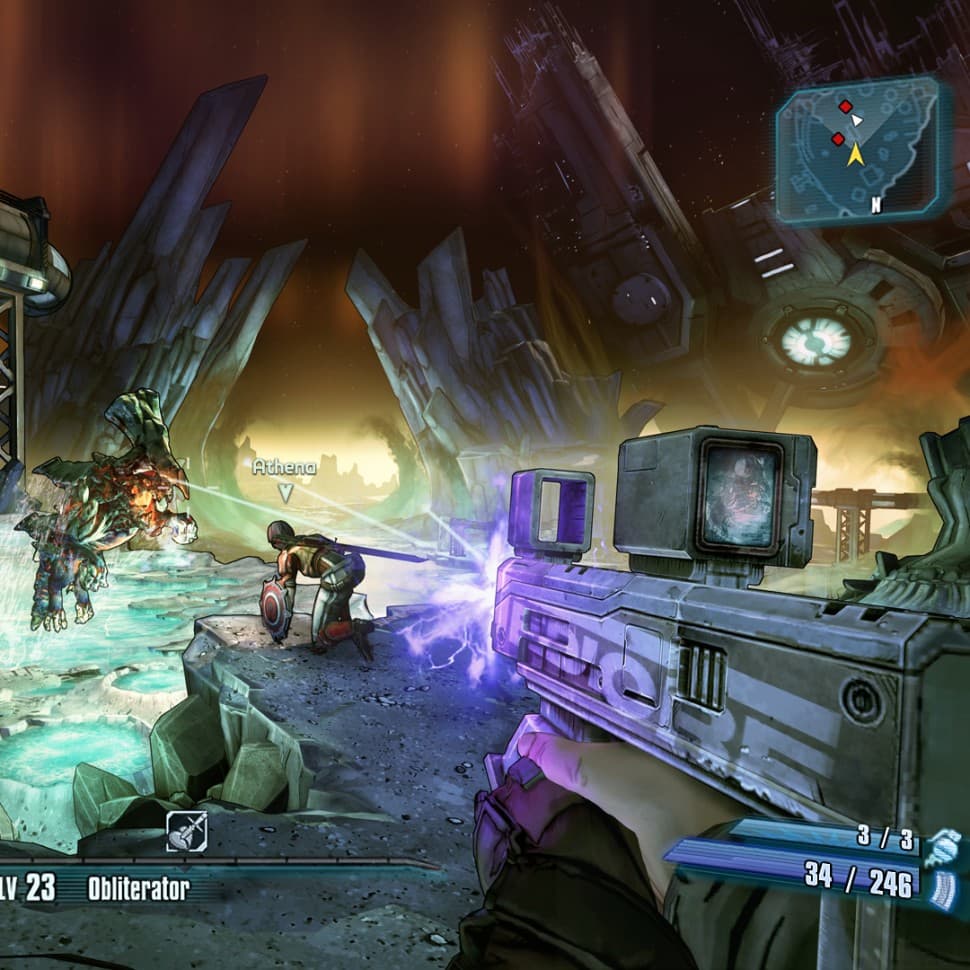
Task: Select the Athena ally name marker
Action: (x=284, y=467)
